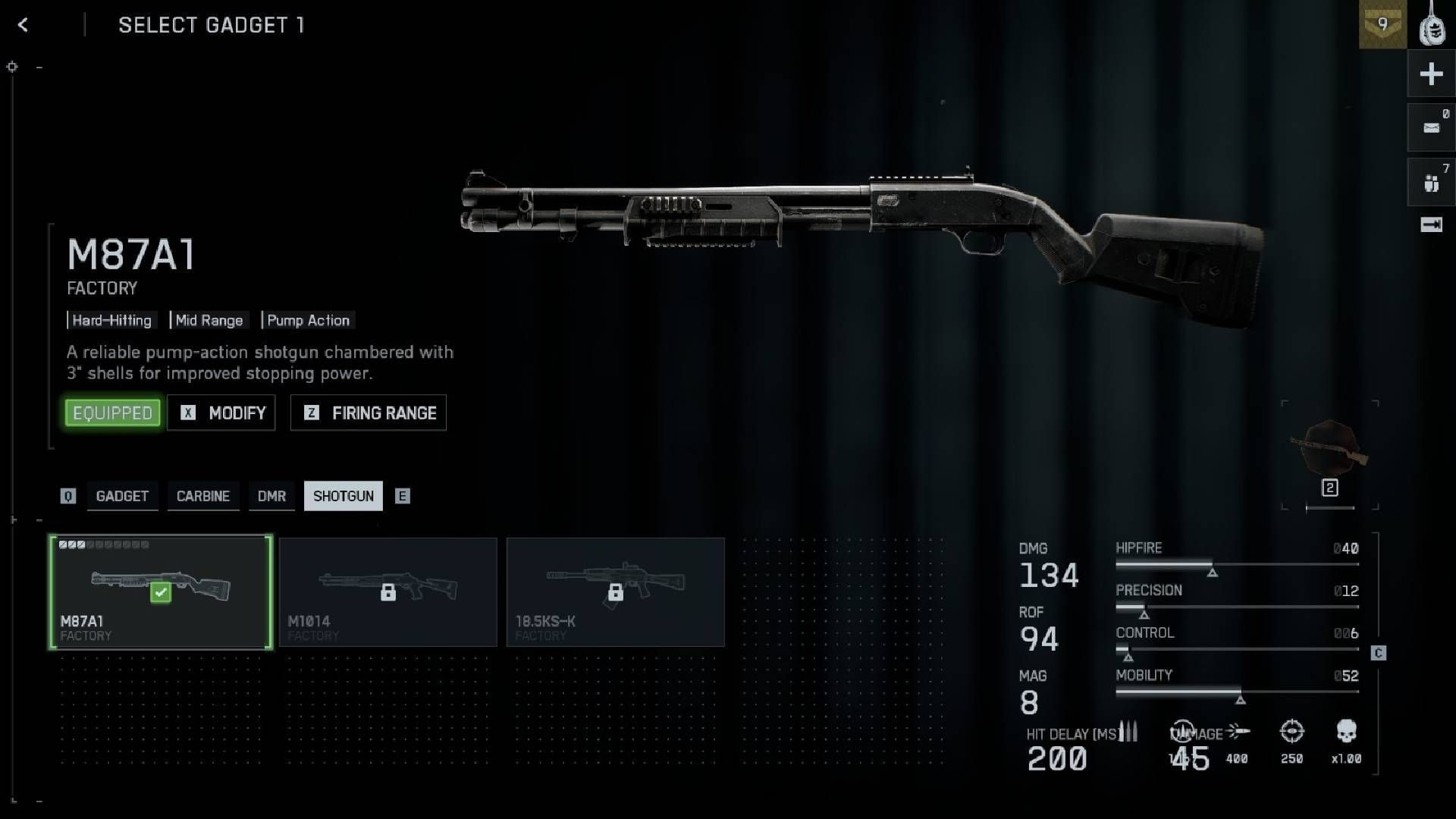Click the weapon skin preview thumbnail
Image resolution: width=1456 pixels, height=819 pixels.
click(x=1329, y=449)
